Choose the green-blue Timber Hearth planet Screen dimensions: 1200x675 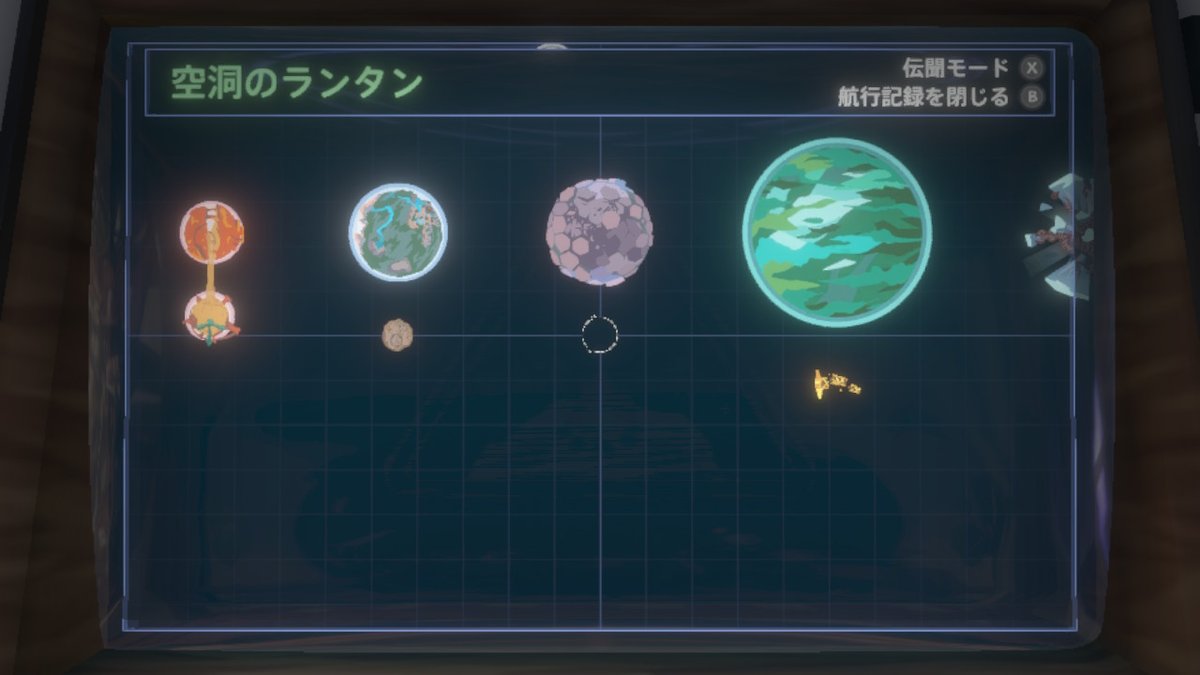(398, 232)
